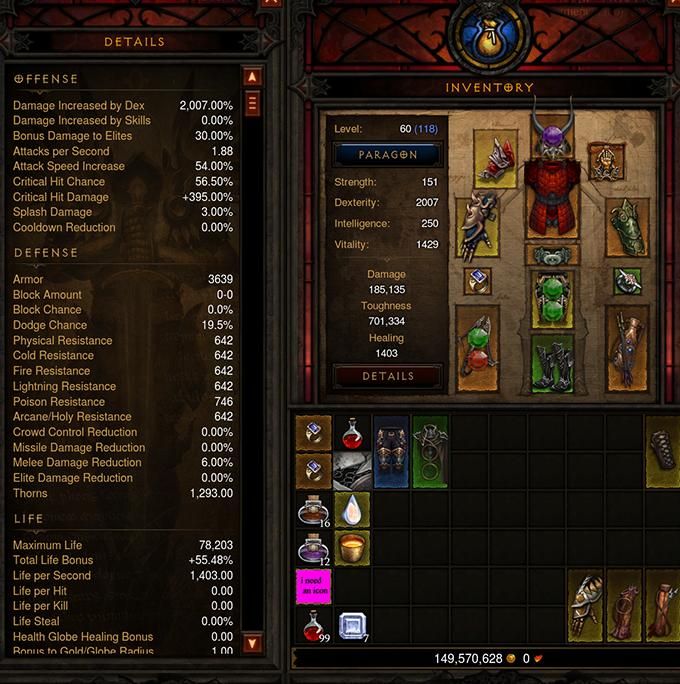Click the pink 'i need an icon' item
The width and height of the screenshot is (680, 684).
pos(314,587)
